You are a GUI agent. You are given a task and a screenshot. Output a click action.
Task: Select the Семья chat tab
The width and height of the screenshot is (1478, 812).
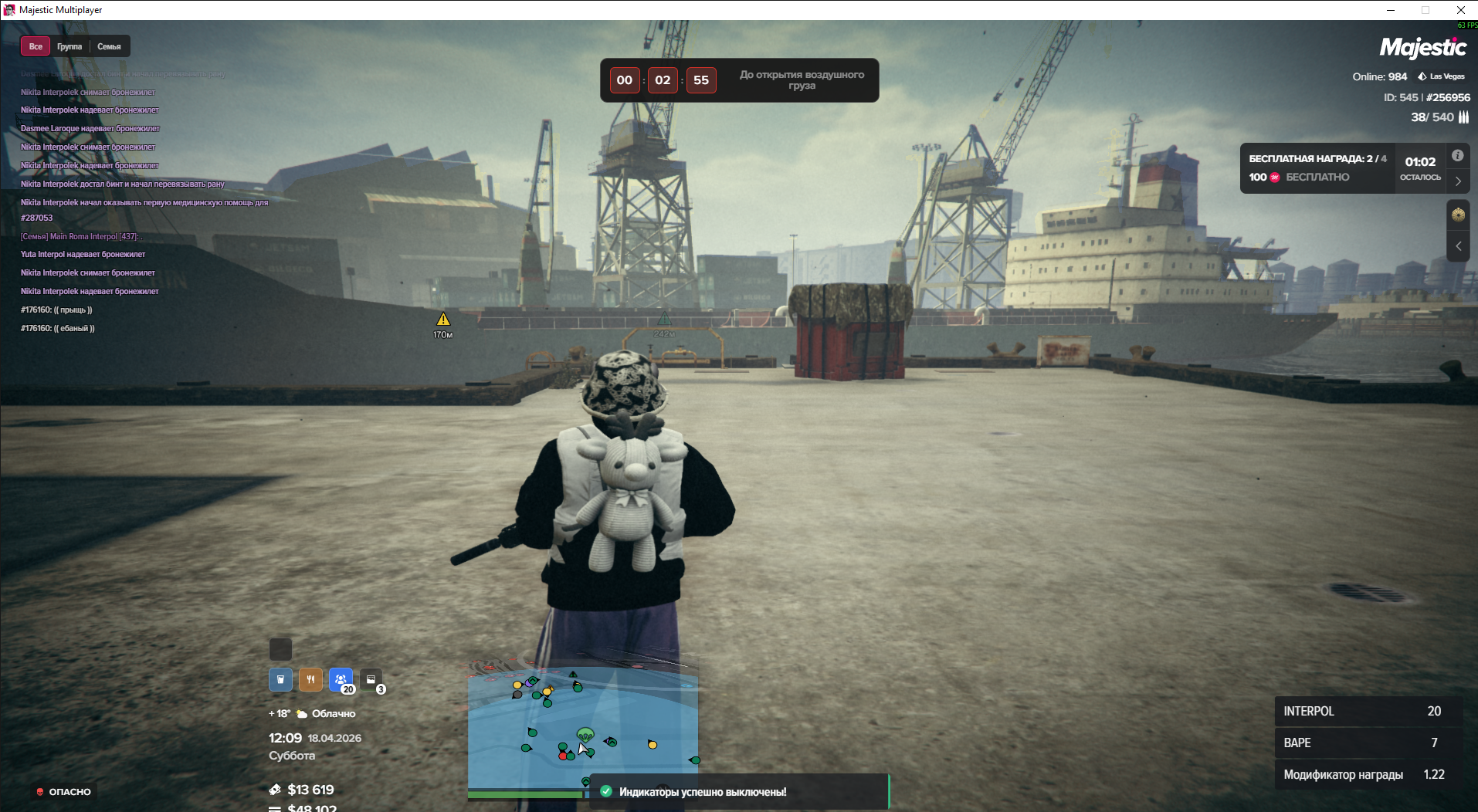[x=109, y=46]
